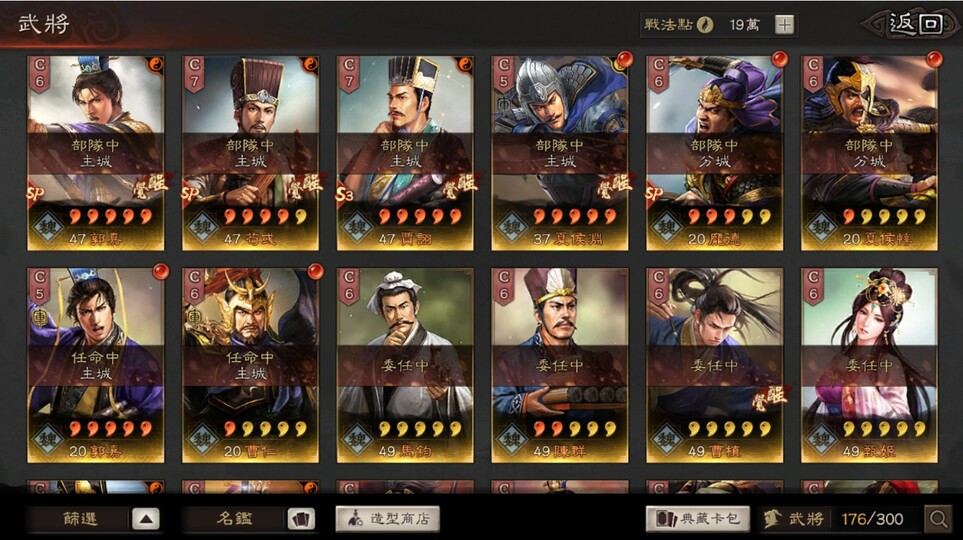Select the level 47 郭嘉 general card
The height and width of the screenshot is (540, 963).
pos(96,152)
